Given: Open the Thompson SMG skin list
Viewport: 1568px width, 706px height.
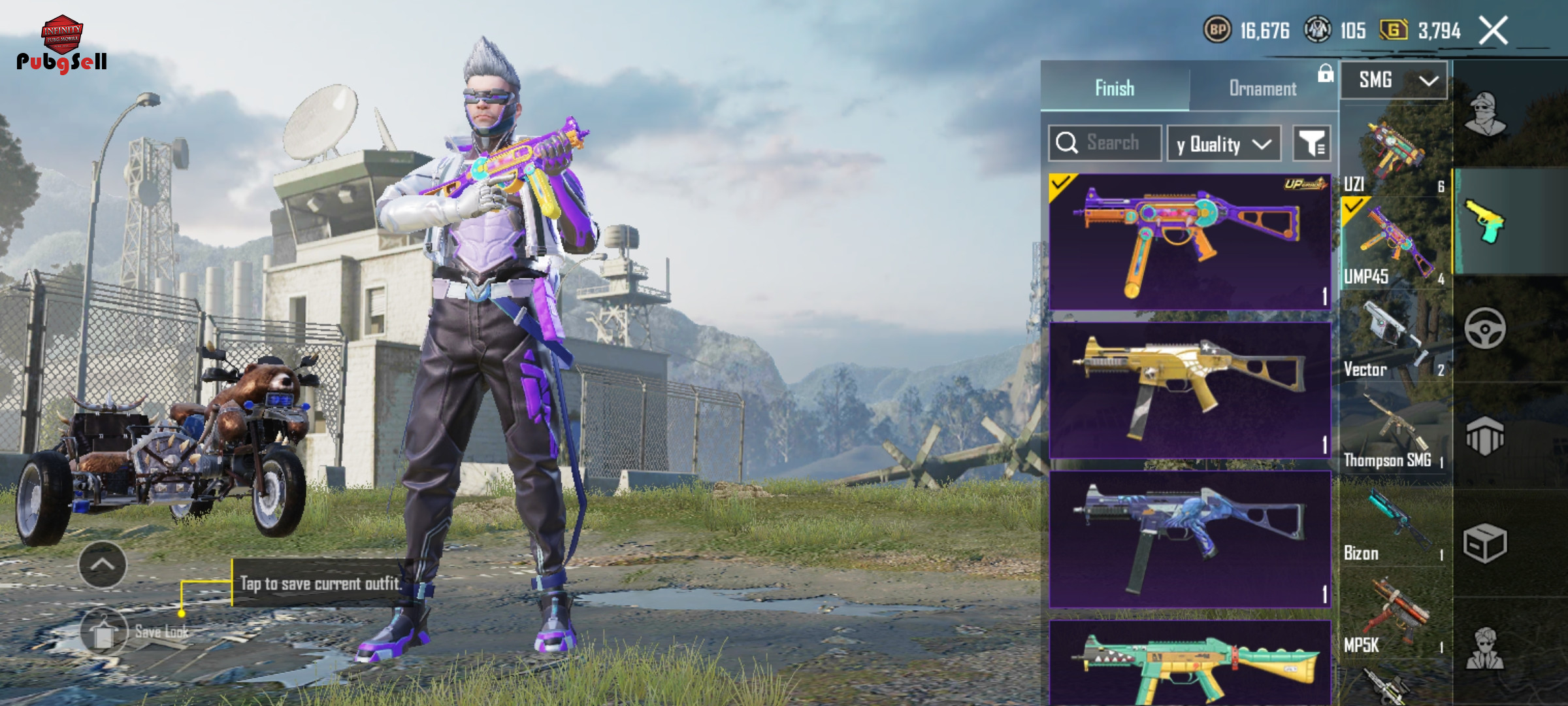Looking at the screenshot, I should tap(1394, 433).
